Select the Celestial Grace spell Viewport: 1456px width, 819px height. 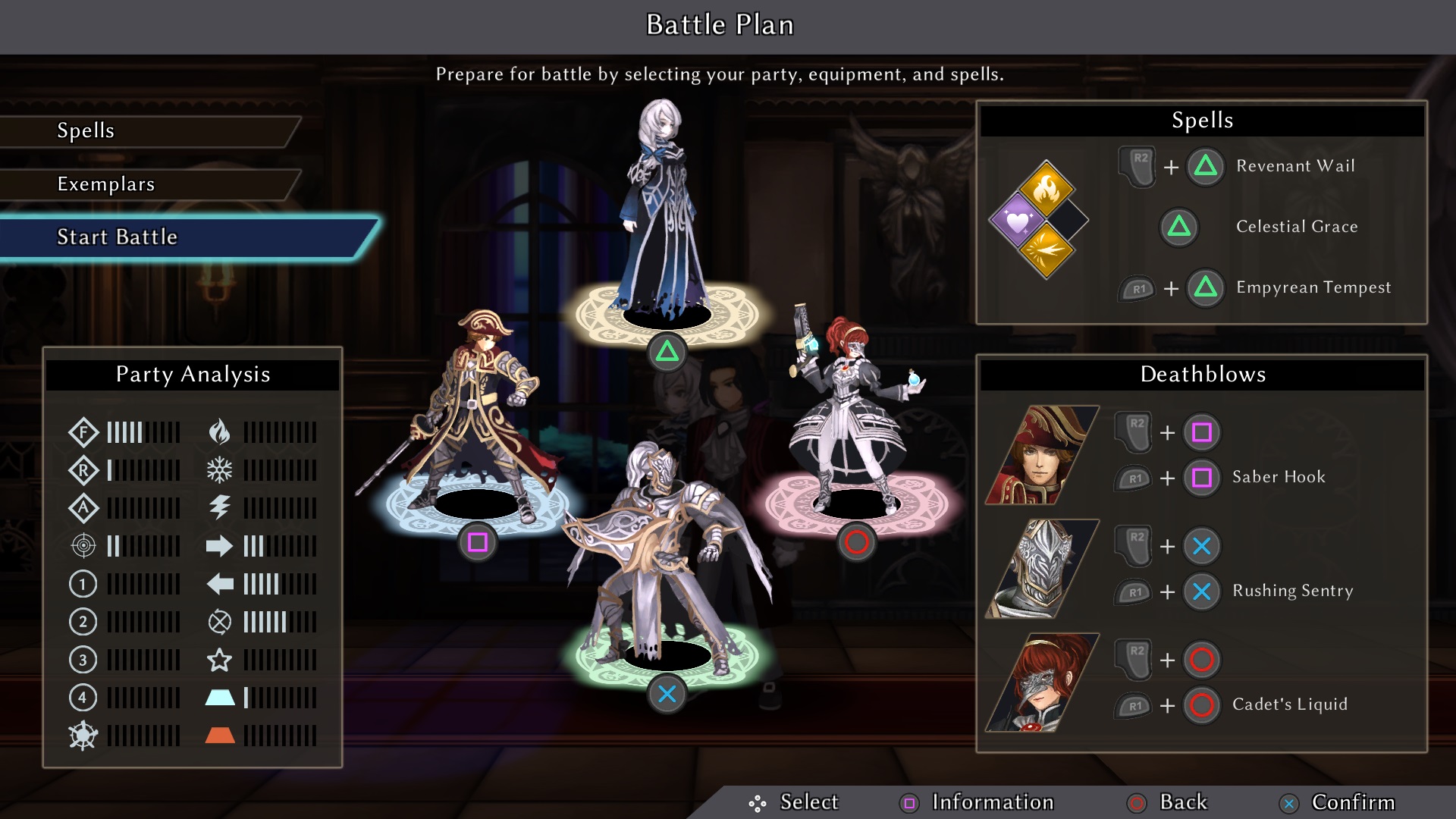pyautogui.click(x=1296, y=227)
